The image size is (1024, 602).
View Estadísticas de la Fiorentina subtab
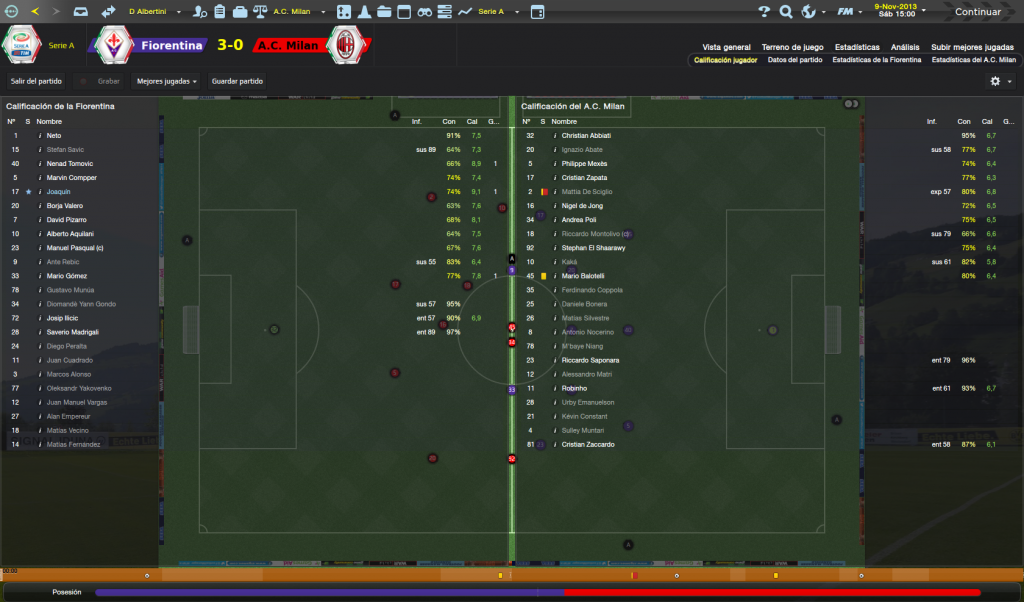[876, 60]
